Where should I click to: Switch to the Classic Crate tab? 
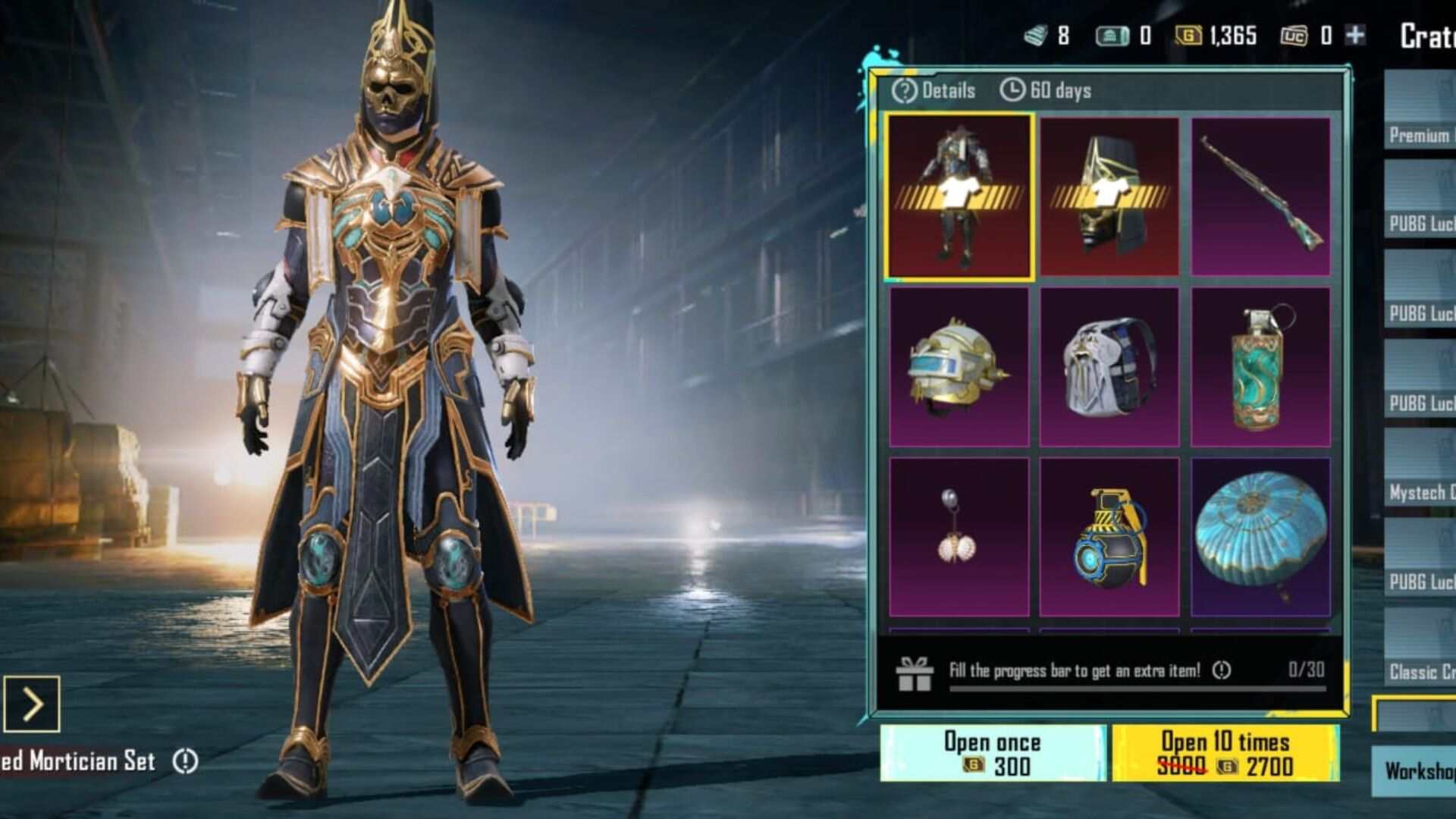pos(1420,658)
